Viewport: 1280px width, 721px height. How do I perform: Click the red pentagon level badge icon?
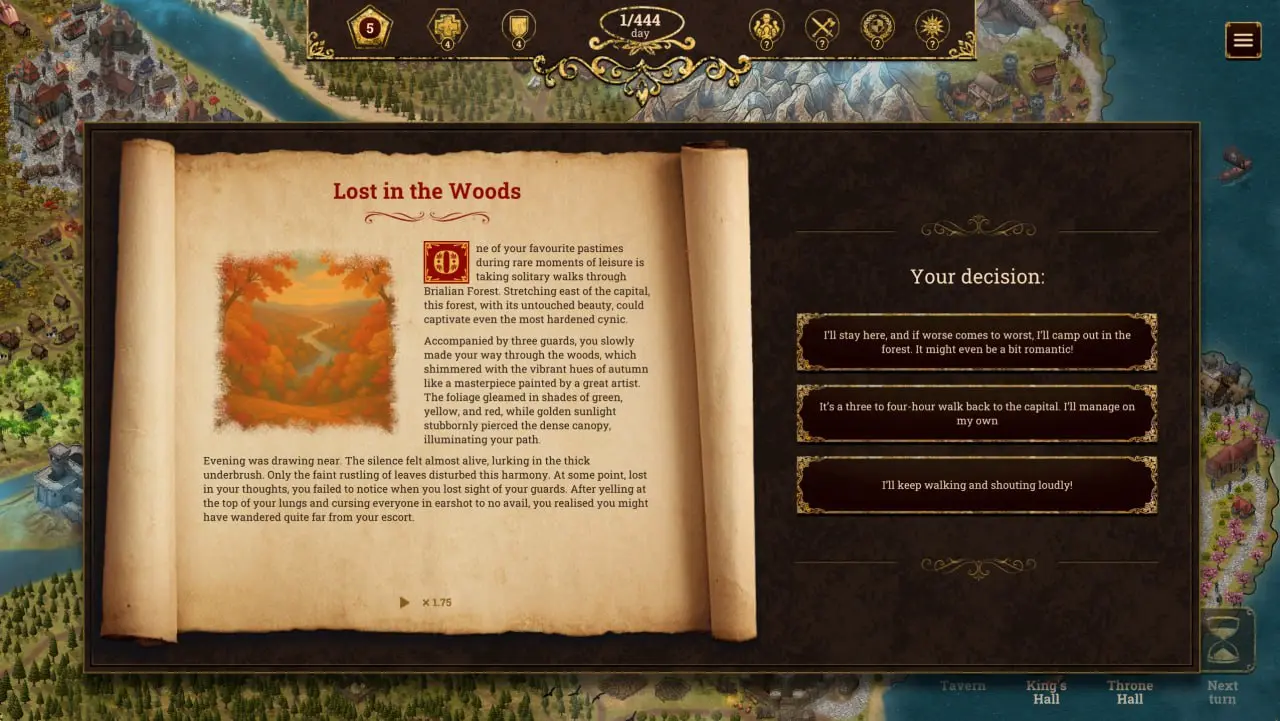click(x=369, y=27)
